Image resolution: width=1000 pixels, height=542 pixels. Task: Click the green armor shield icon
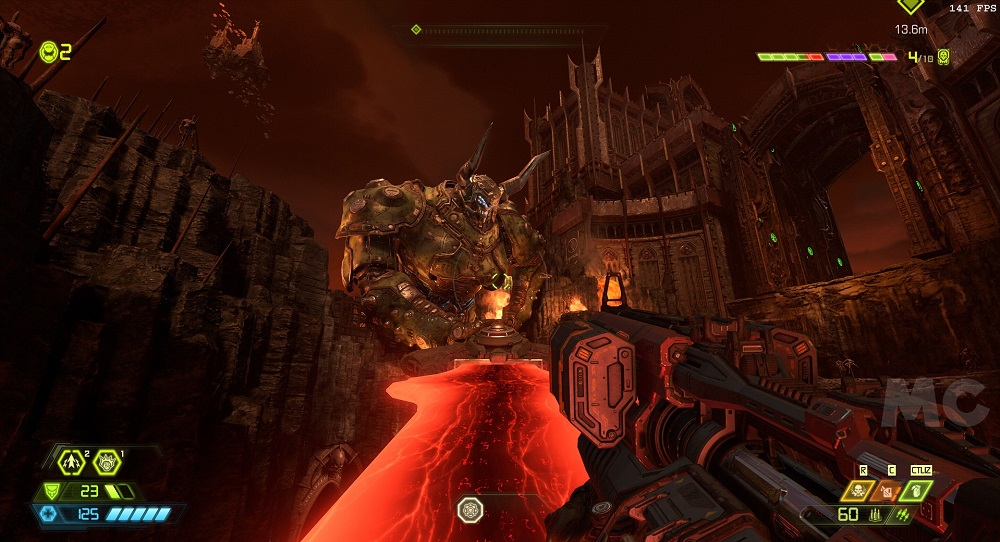pos(52,491)
